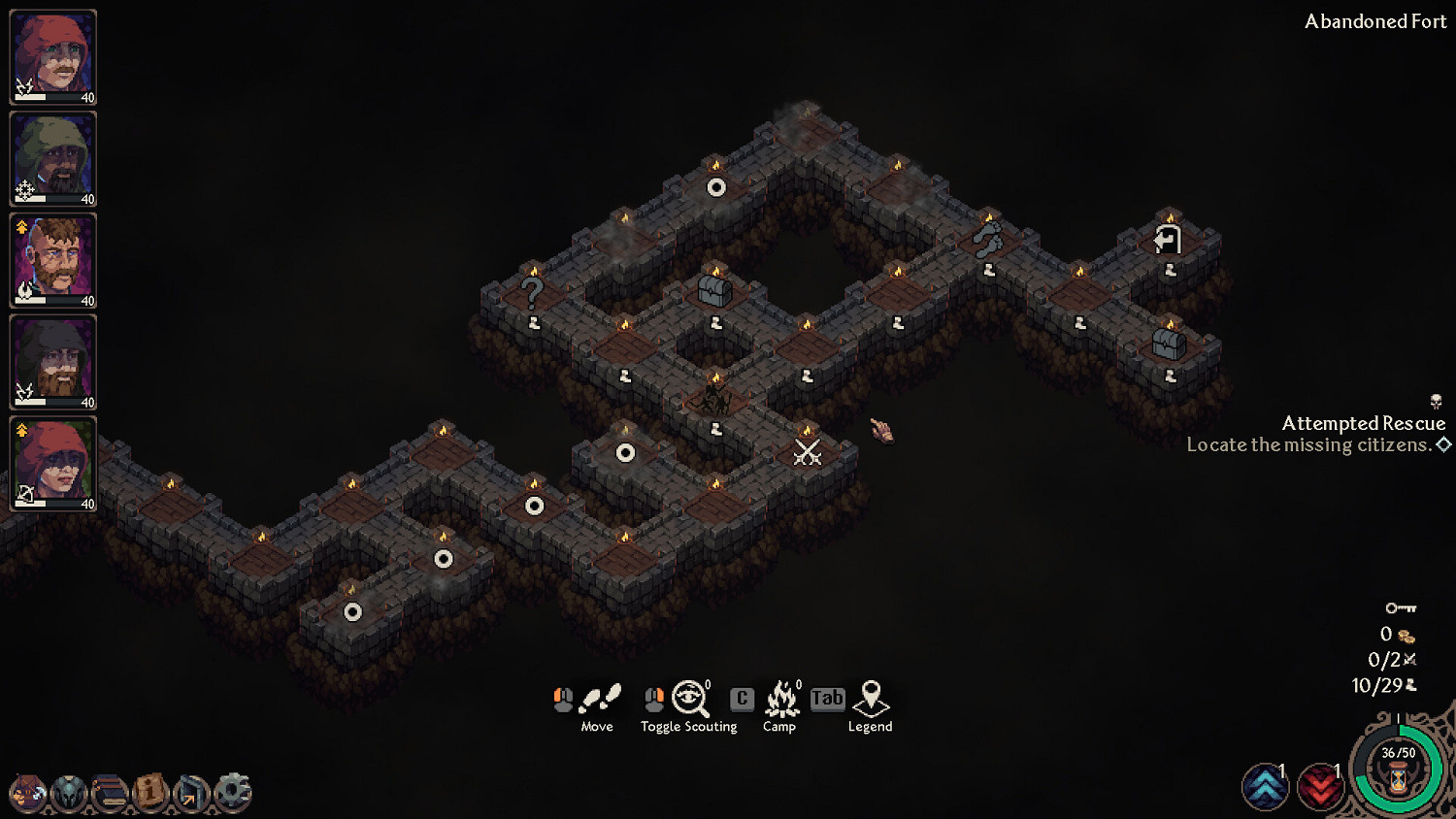The height and width of the screenshot is (819, 1456).
Task: Open the settings gear icon
Action: (230, 794)
